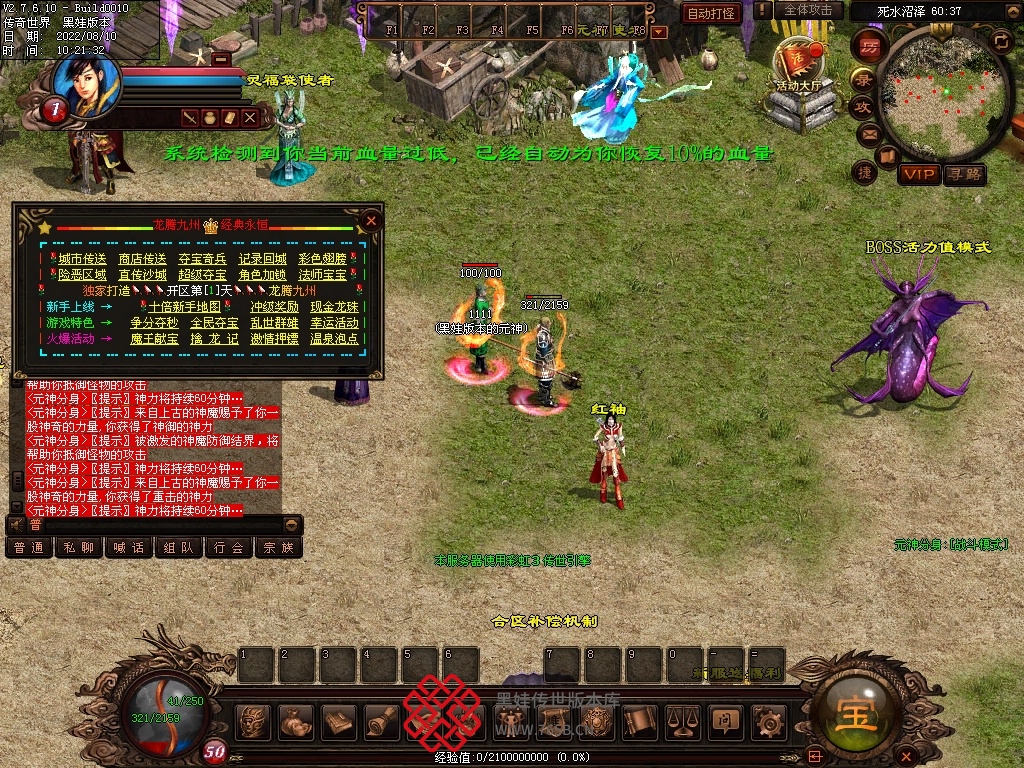Open the mail envelope icon

click(867, 133)
